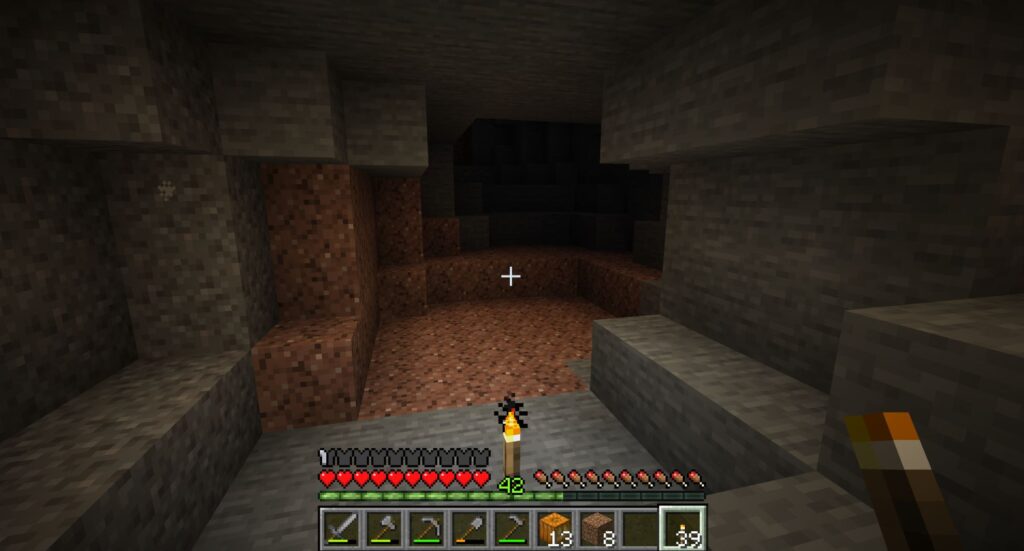Select the pumpkin stack of 13
This screenshot has height=551, width=1024.
556,527
